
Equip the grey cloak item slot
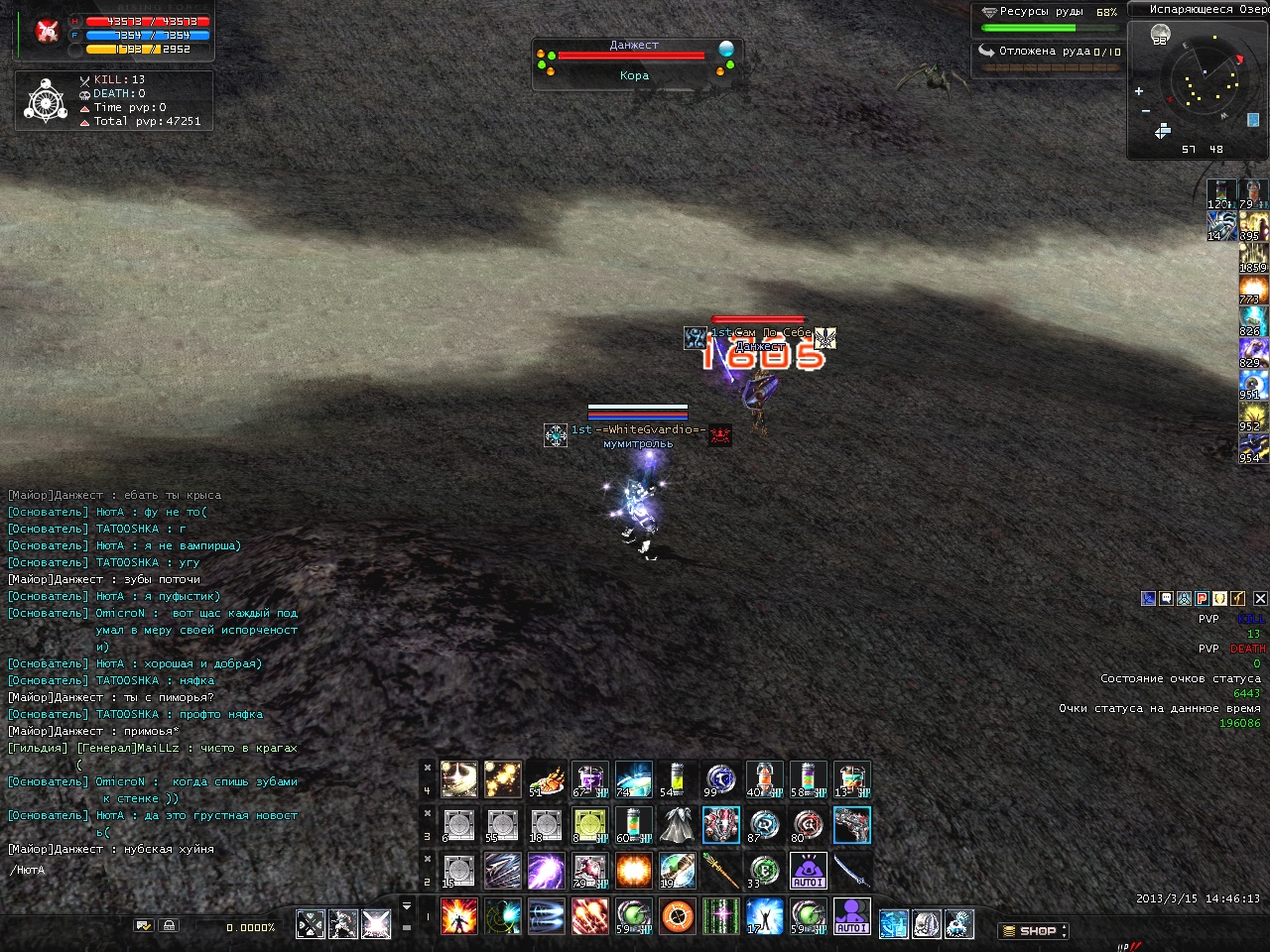(678, 825)
